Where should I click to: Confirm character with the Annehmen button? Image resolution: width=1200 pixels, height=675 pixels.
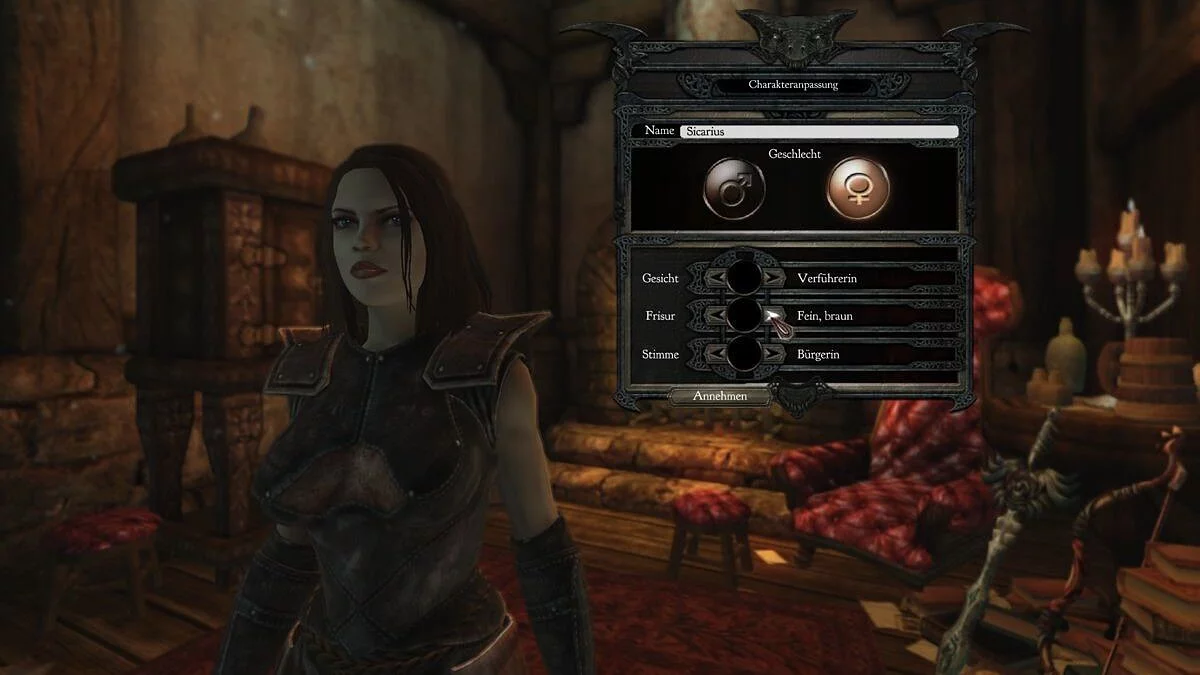click(x=719, y=396)
